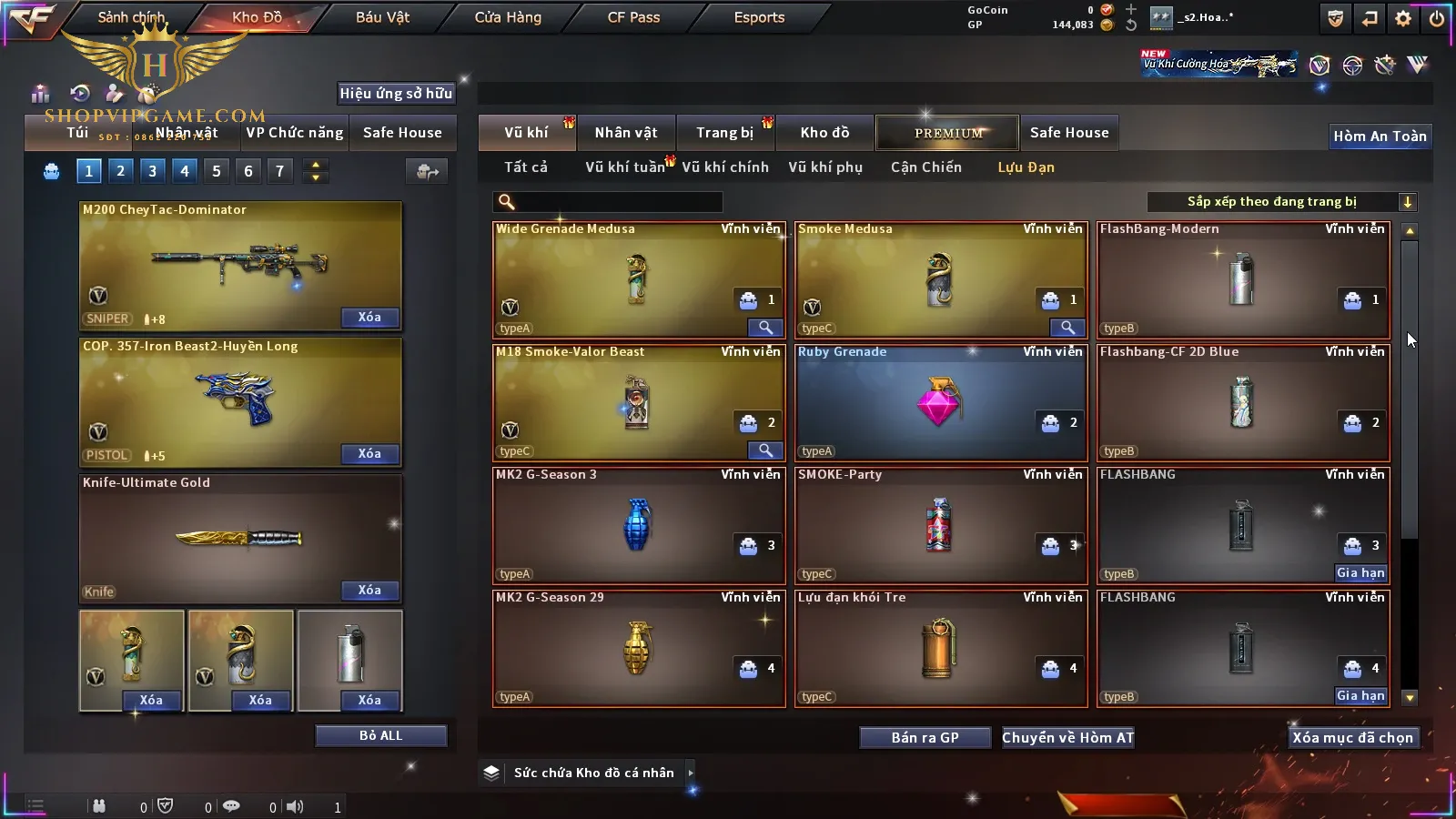Sell selected item with Bán ra GP
This screenshot has width=1456, height=819.
[x=925, y=738]
